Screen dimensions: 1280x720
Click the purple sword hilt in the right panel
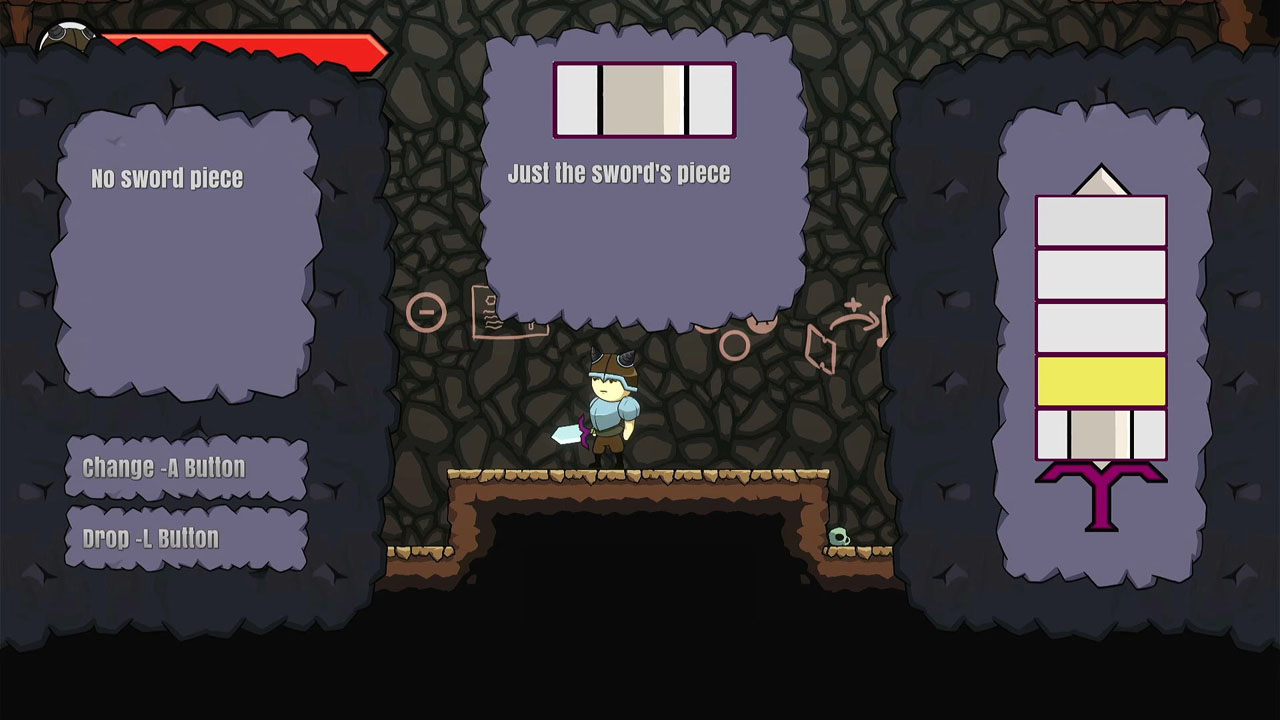pos(1101,492)
